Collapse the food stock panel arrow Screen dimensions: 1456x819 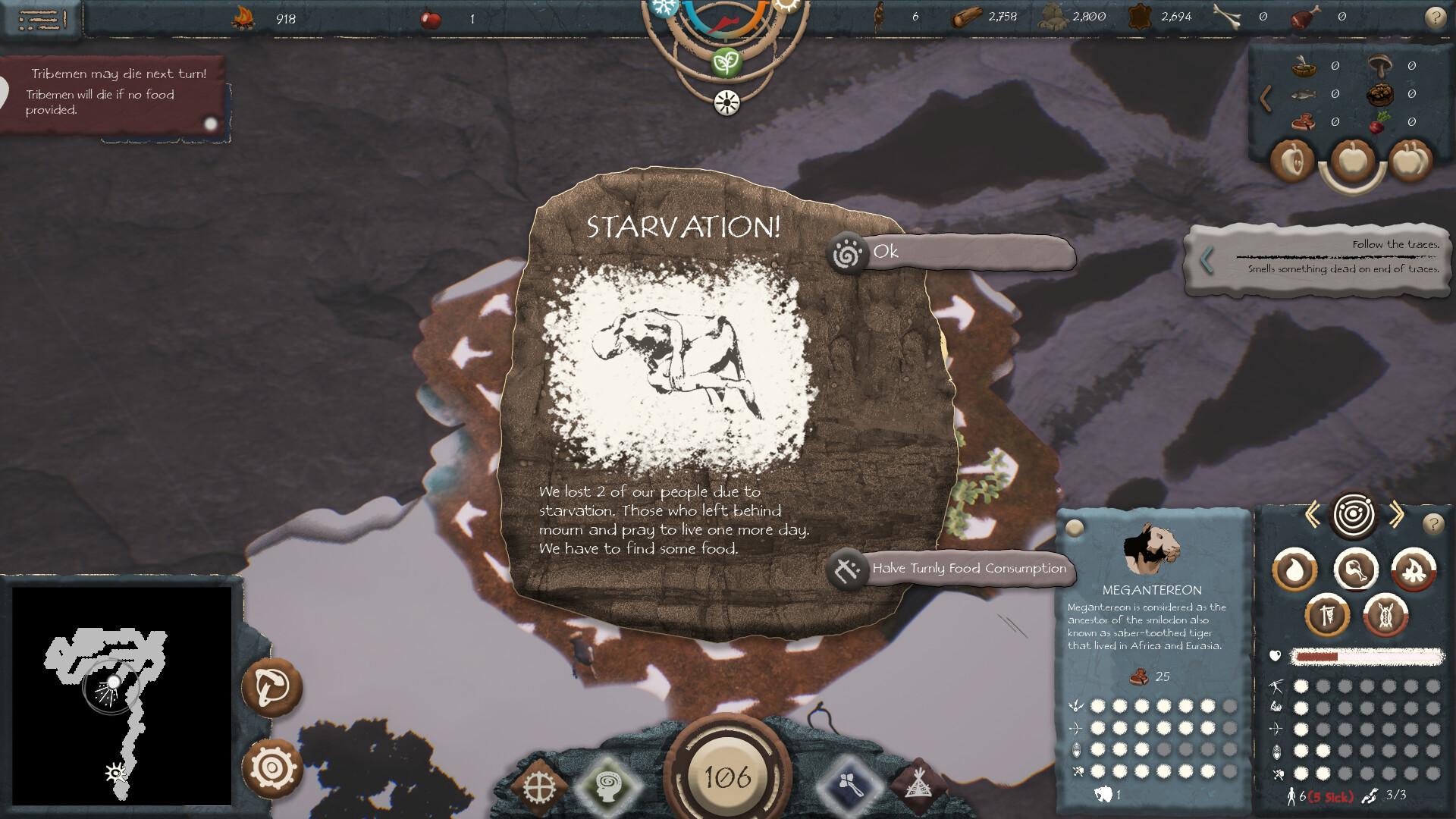pyautogui.click(x=1265, y=98)
